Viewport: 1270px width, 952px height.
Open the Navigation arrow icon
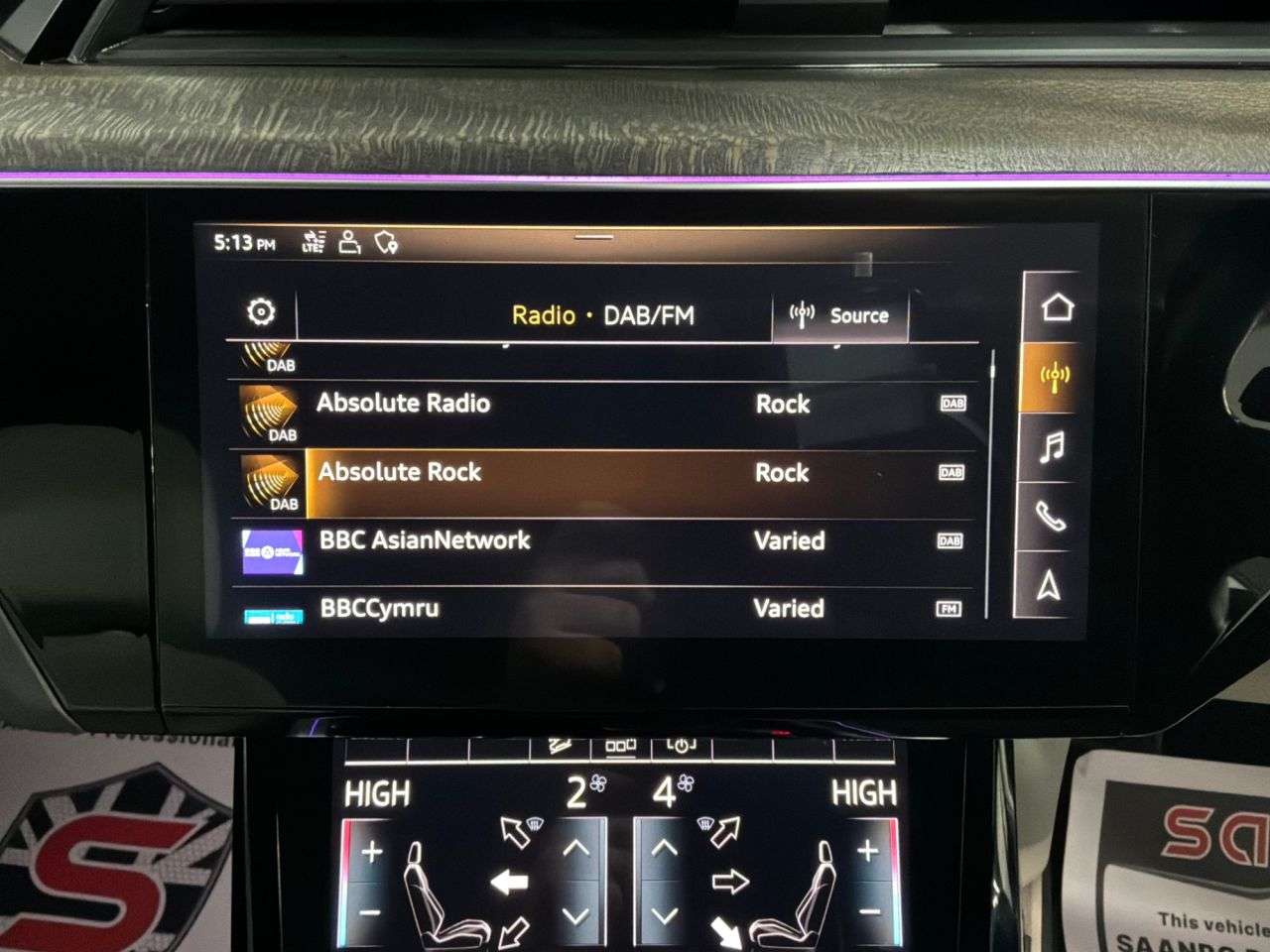[x=1049, y=587]
